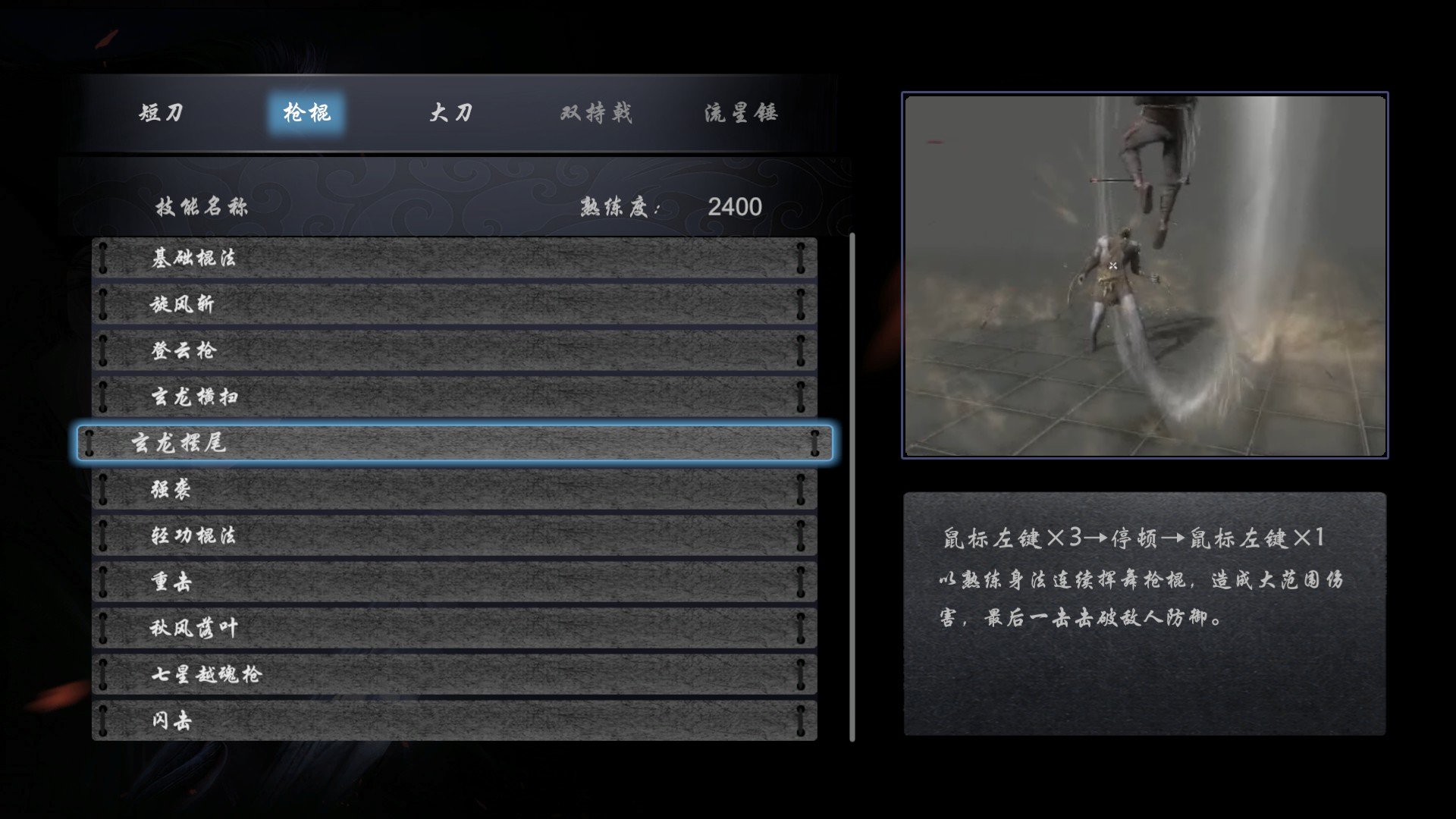Viewport: 1456px width, 819px height.
Task: Choose the 登云枪 skill entry
Action: 455,350
